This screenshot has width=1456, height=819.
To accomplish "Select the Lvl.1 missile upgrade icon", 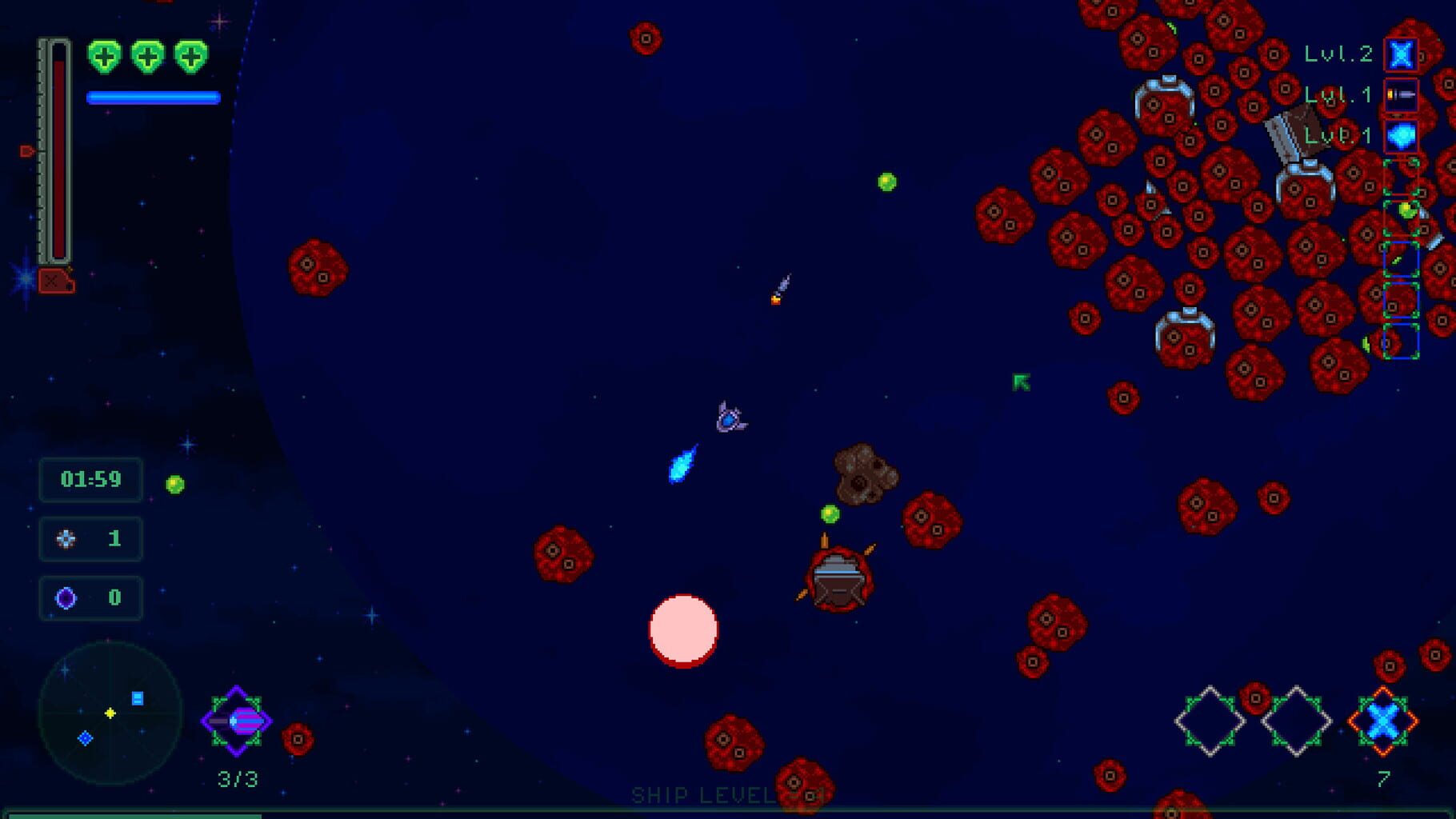I will pyautogui.click(x=1401, y=95).
